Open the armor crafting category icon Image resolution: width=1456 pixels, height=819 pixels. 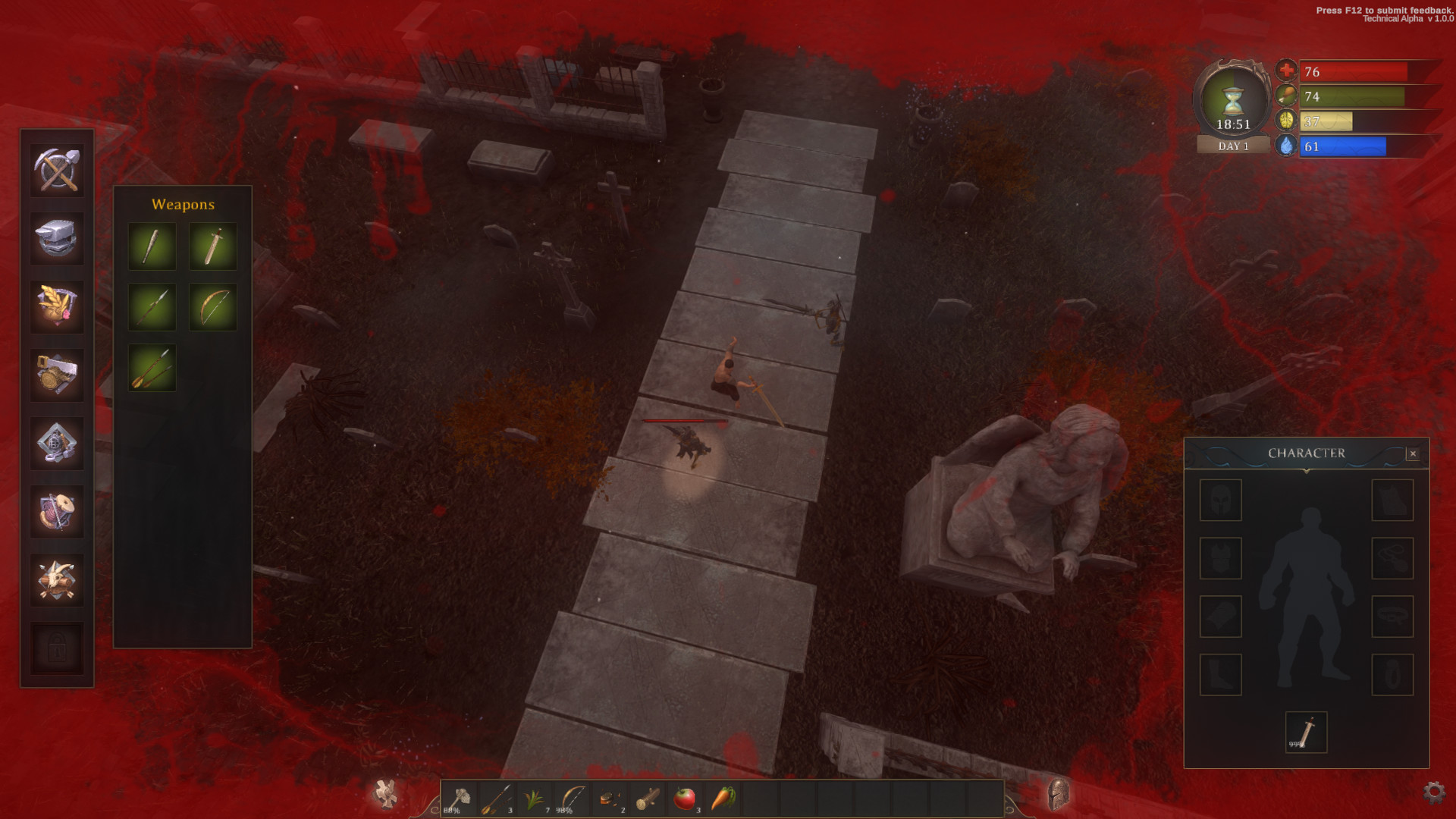pos(57,444)
